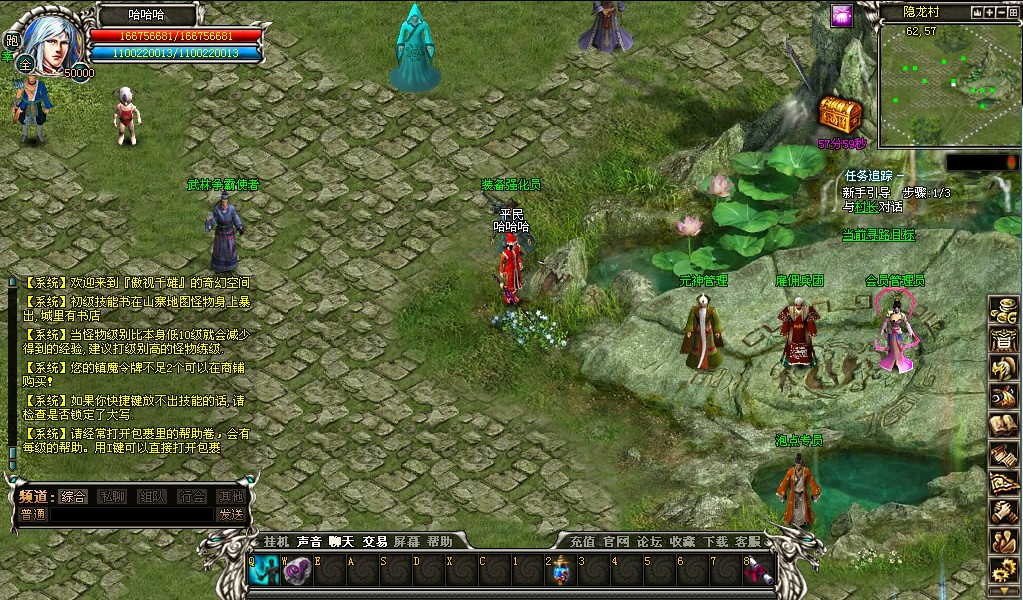The width and height of the screenshot is (1023, 600).
Task: Use the potion in hotbar slot 2
Action: pyautogui.click(x=563, y=571)
